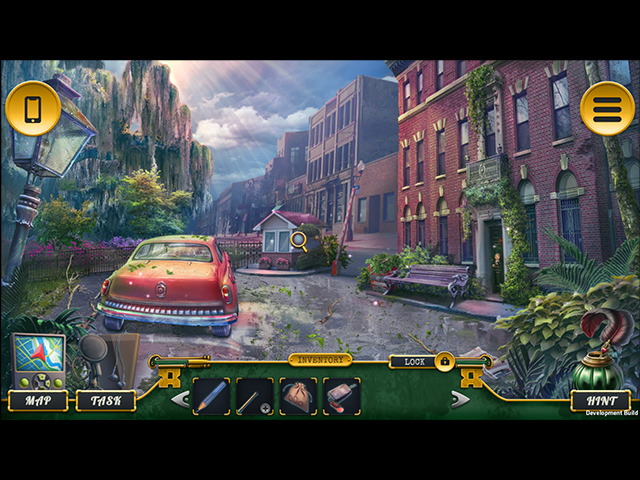Viewport: 640px width, 480px height.
Task: Select the fourth inventory item with red tip
Action: pyautogui.click(x=342, y=396)
